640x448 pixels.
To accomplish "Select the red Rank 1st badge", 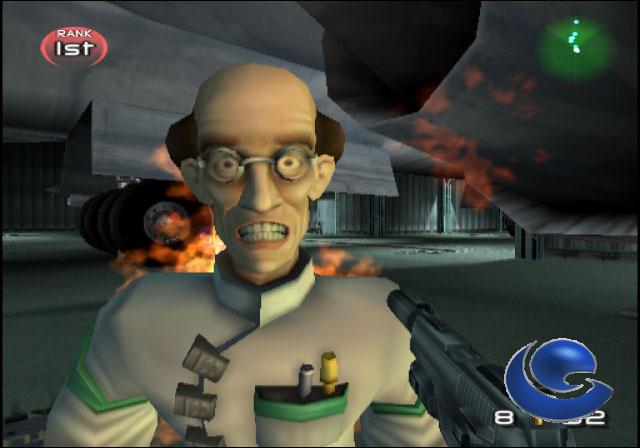I will (x=73, y=45).
